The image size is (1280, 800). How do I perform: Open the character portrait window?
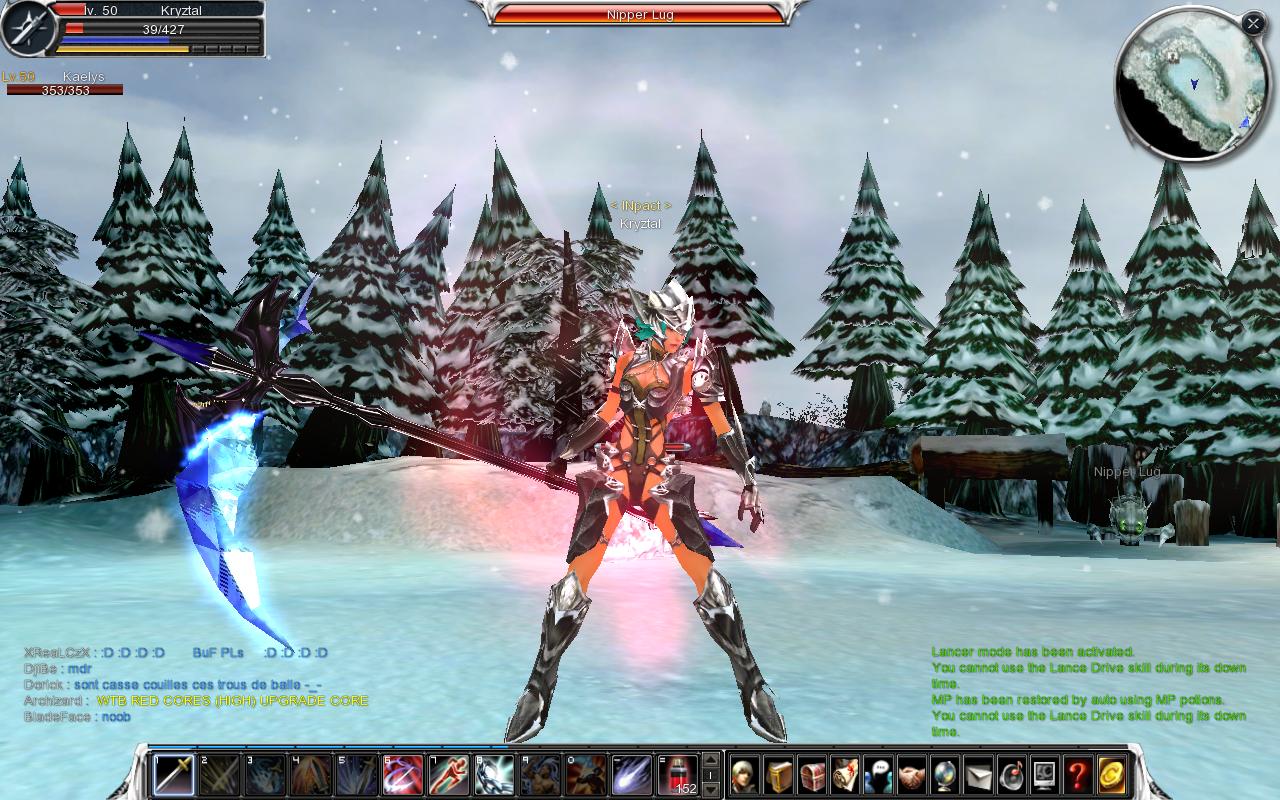pos(745,775)
